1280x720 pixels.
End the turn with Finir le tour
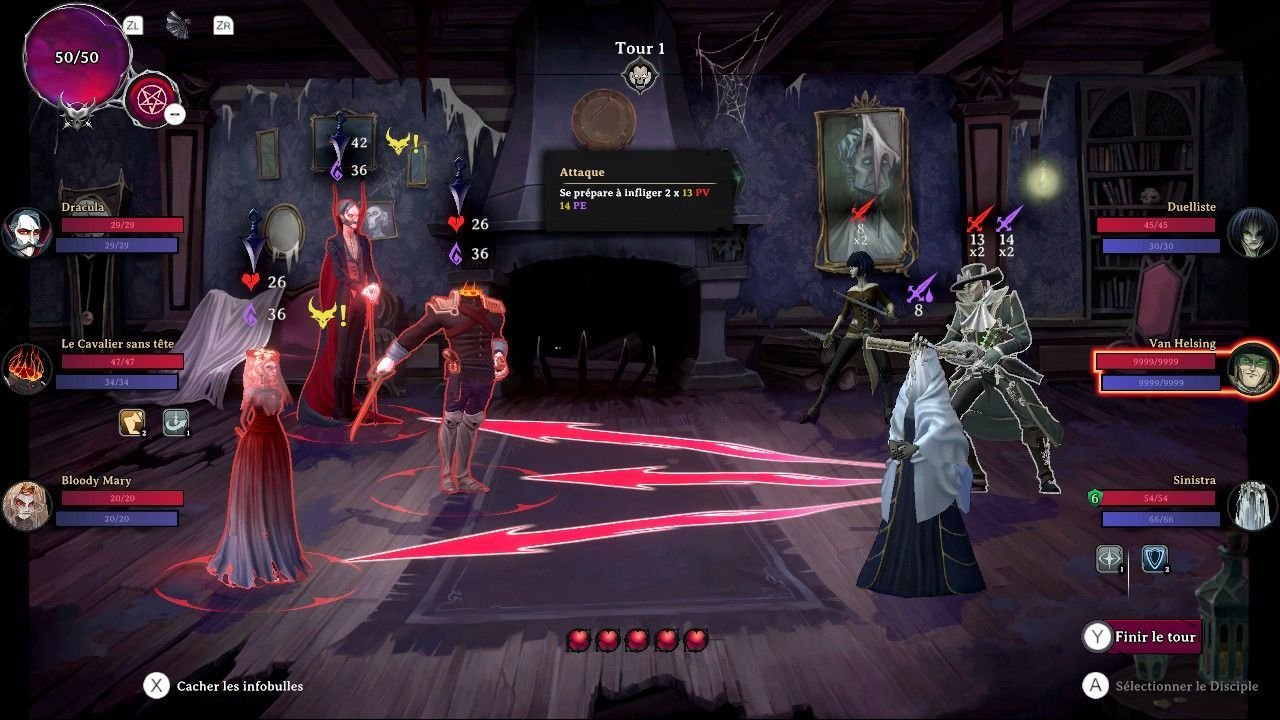click(x=1153, y=637)
